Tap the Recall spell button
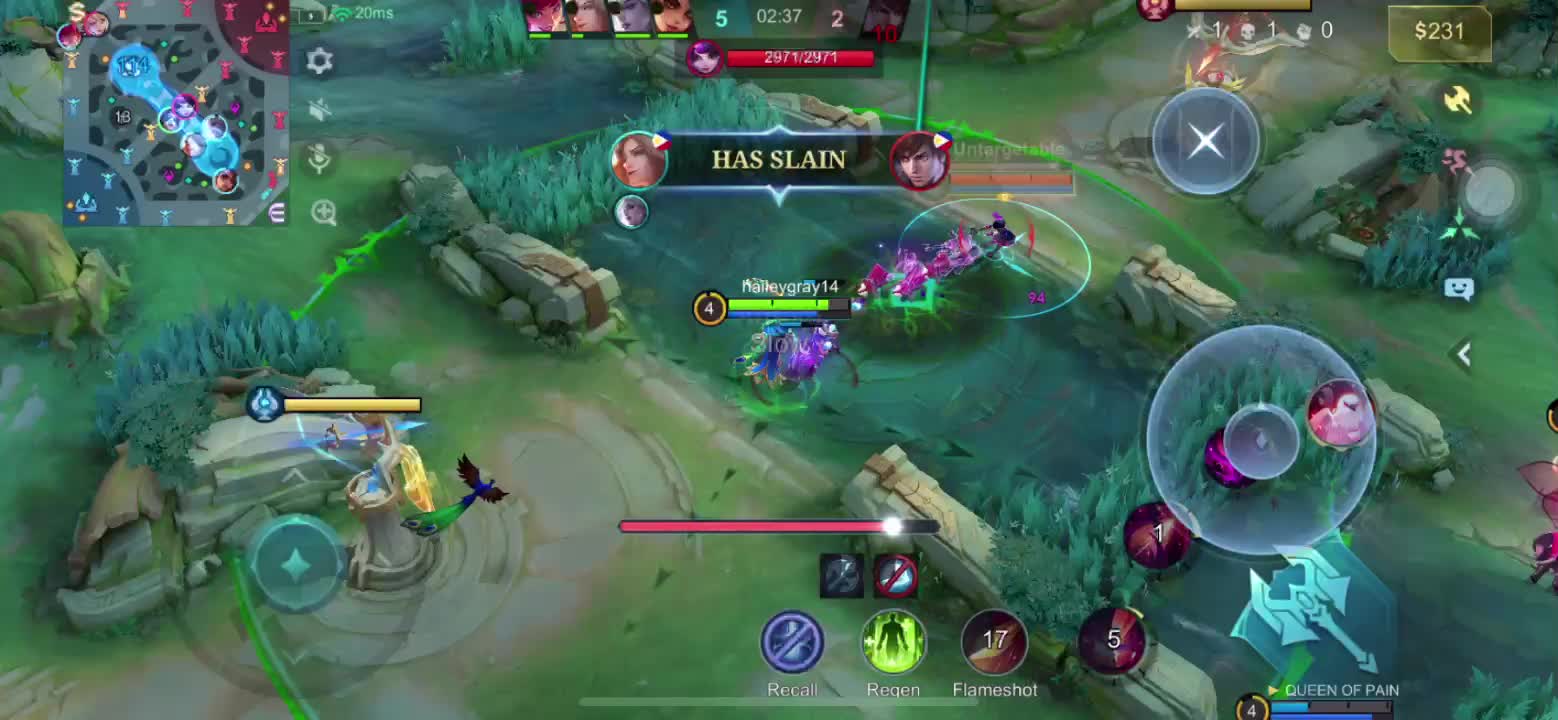Image resolution: width=1558 pixels, height=720 pixels. pyautogui.click(x=792, y=643)
